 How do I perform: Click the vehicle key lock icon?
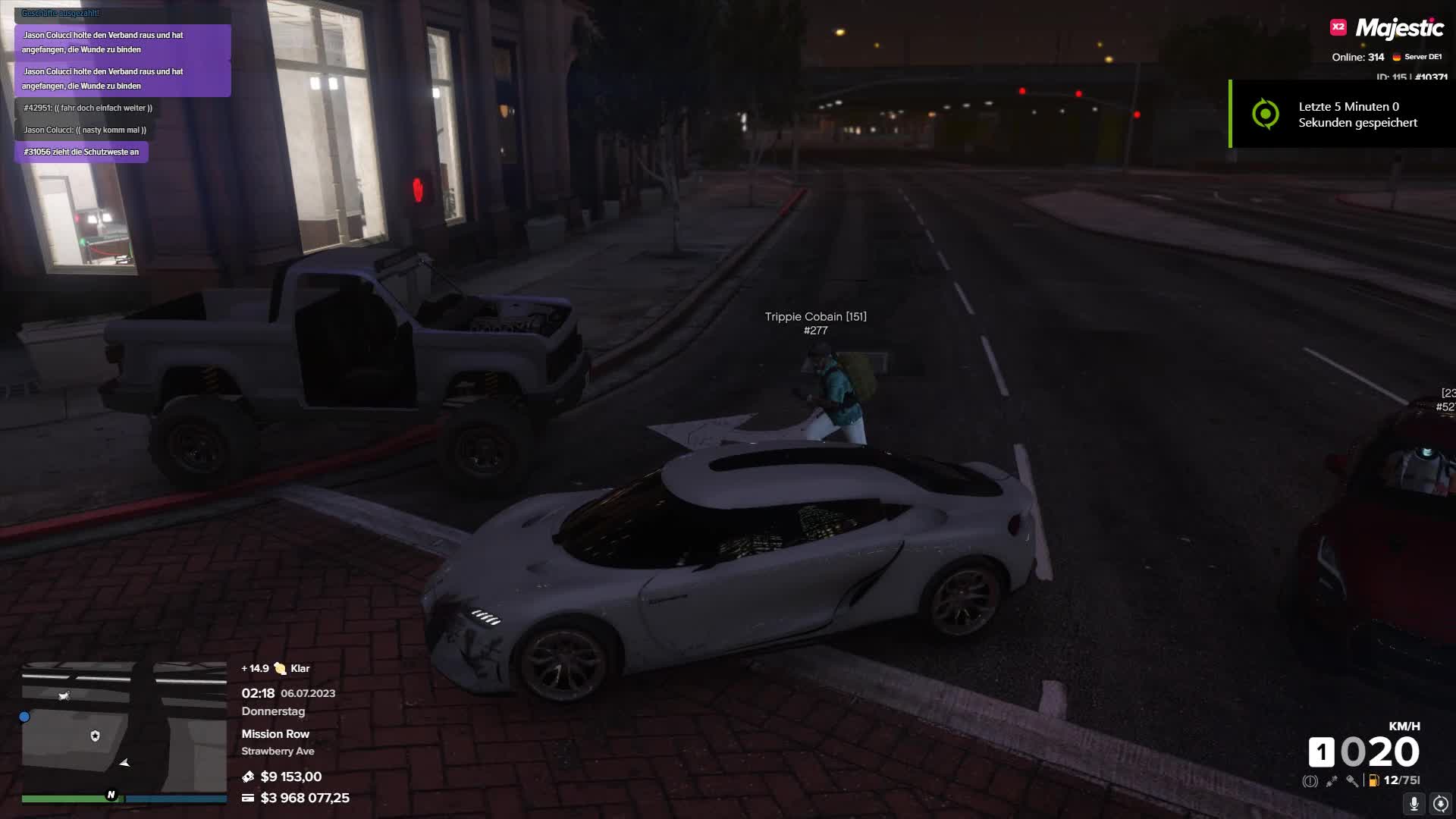(1352, 780)
